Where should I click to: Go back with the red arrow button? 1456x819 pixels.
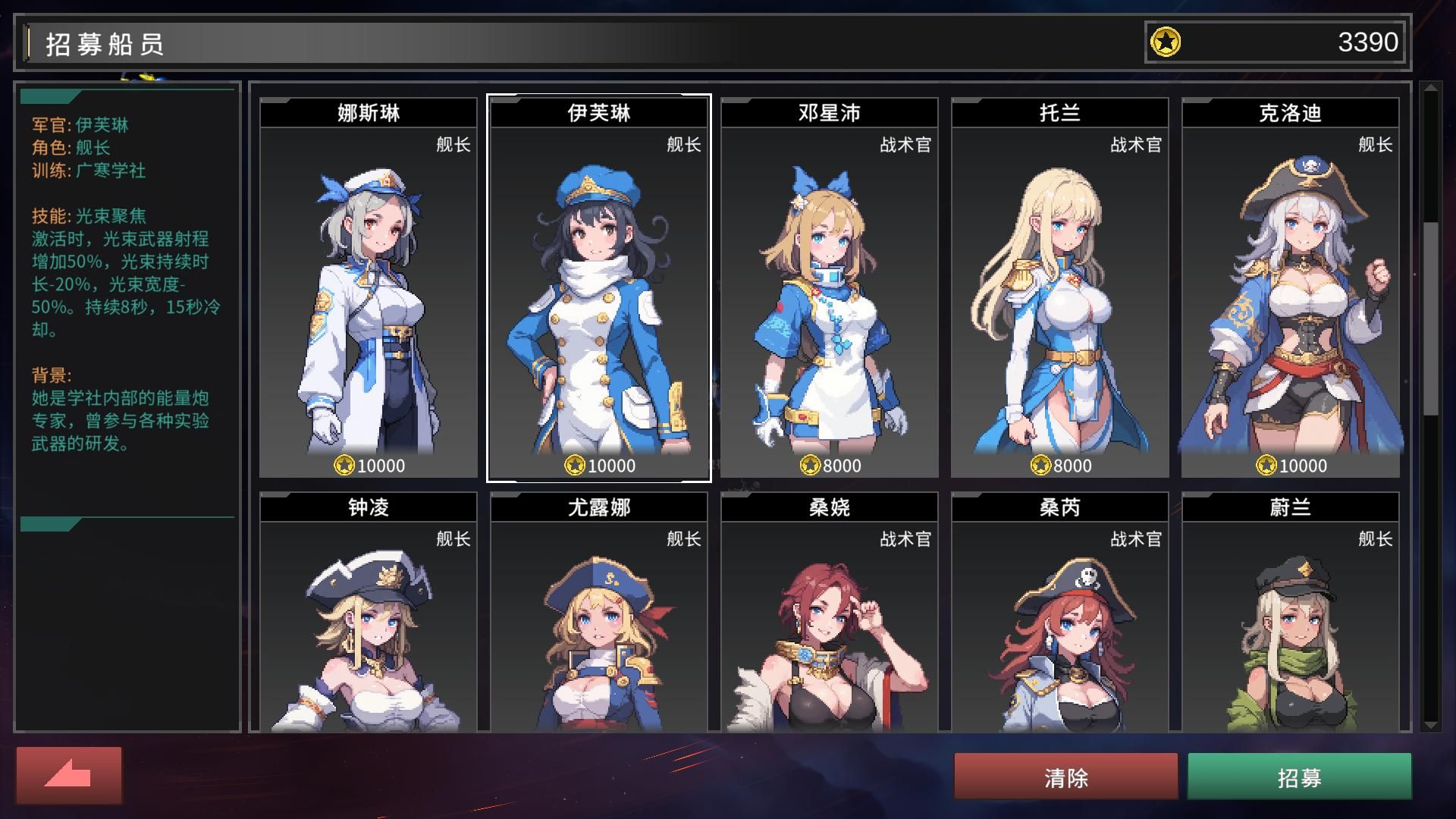(x=69, y=775)
